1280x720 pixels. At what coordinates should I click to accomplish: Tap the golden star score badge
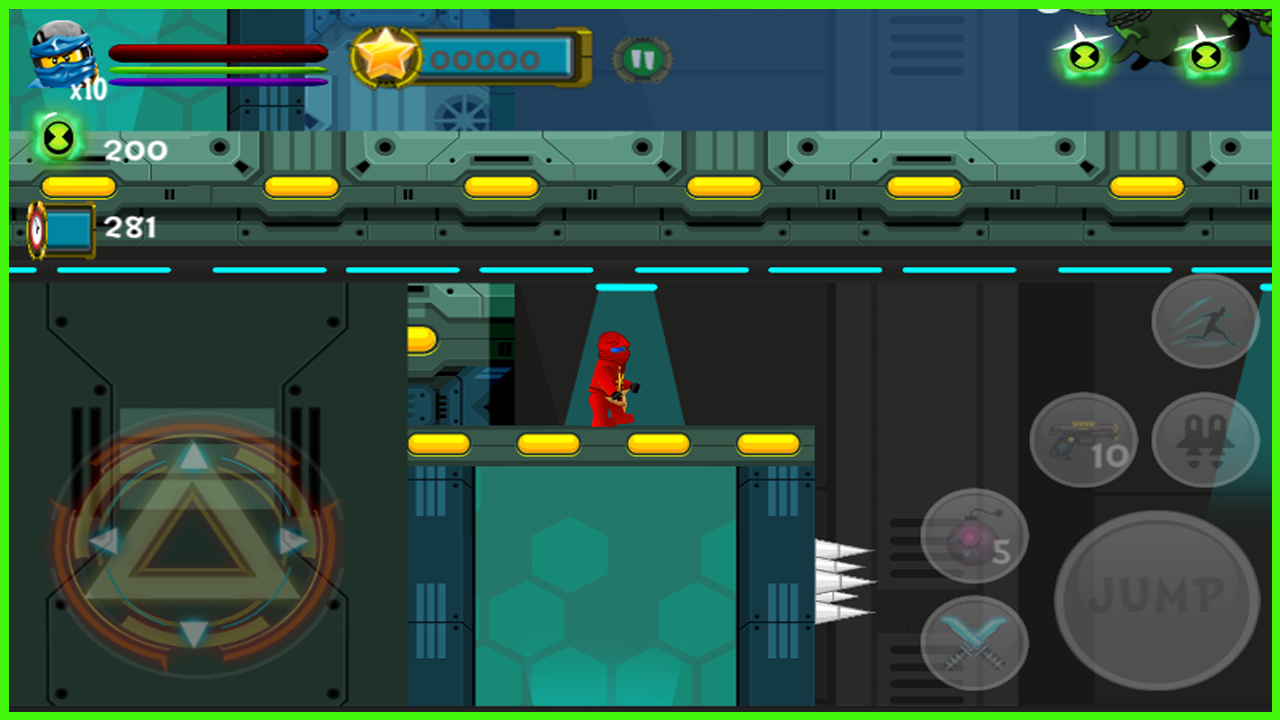click(x=388, y=57)
